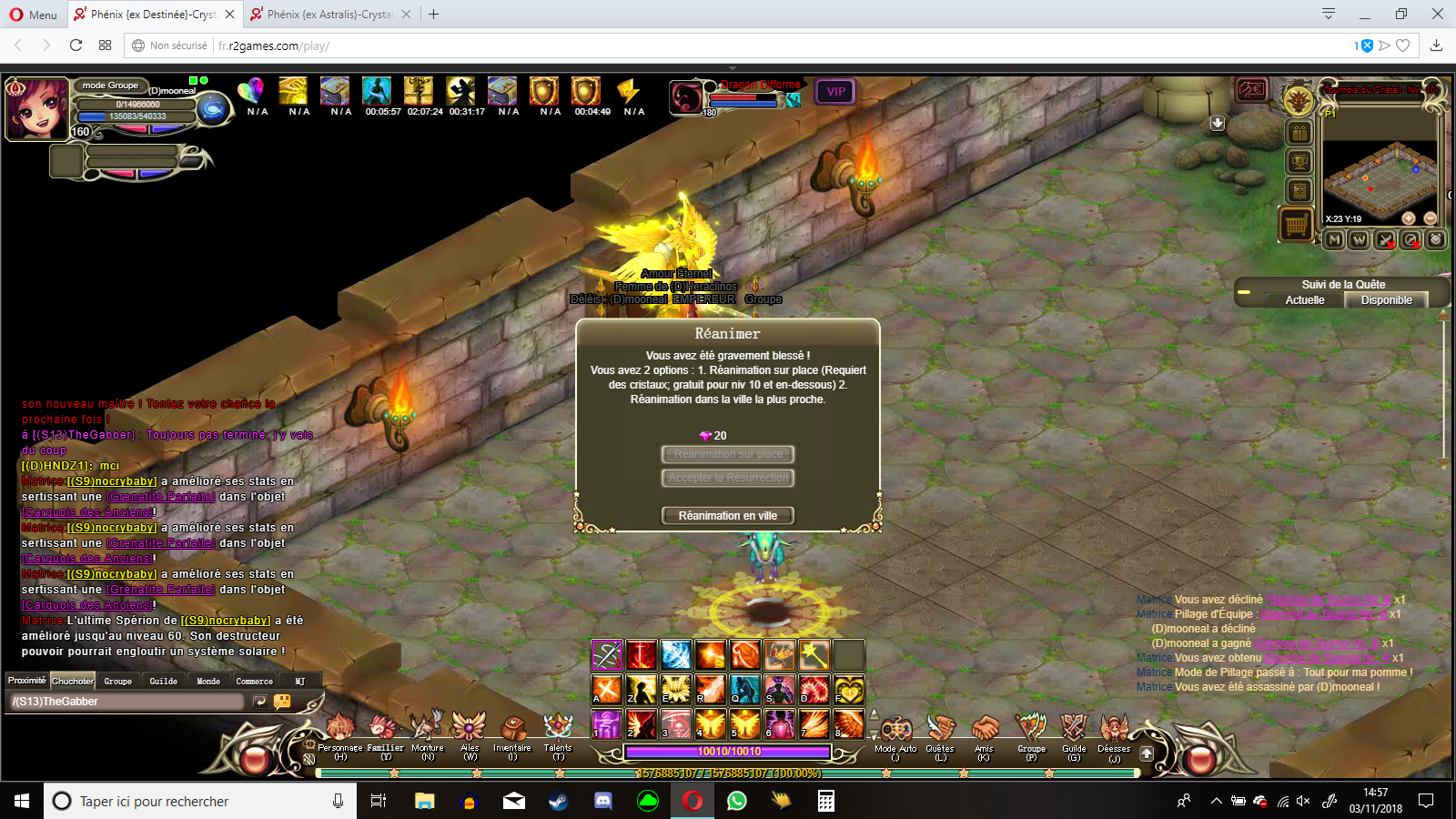Open the Guilde menu in bottom bar

(1074, 731)
